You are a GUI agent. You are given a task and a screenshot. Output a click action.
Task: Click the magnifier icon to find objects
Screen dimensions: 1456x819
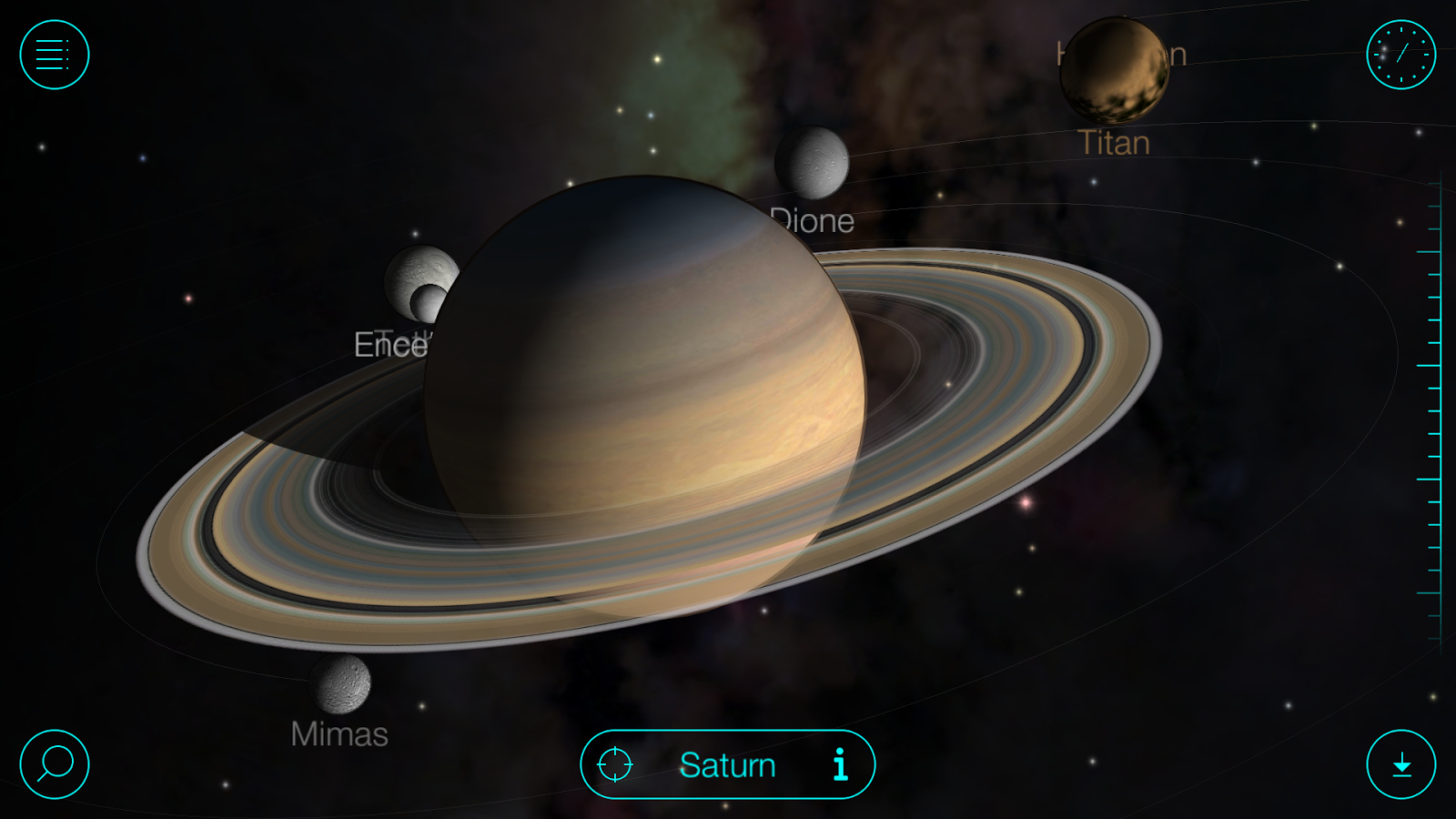54,764
